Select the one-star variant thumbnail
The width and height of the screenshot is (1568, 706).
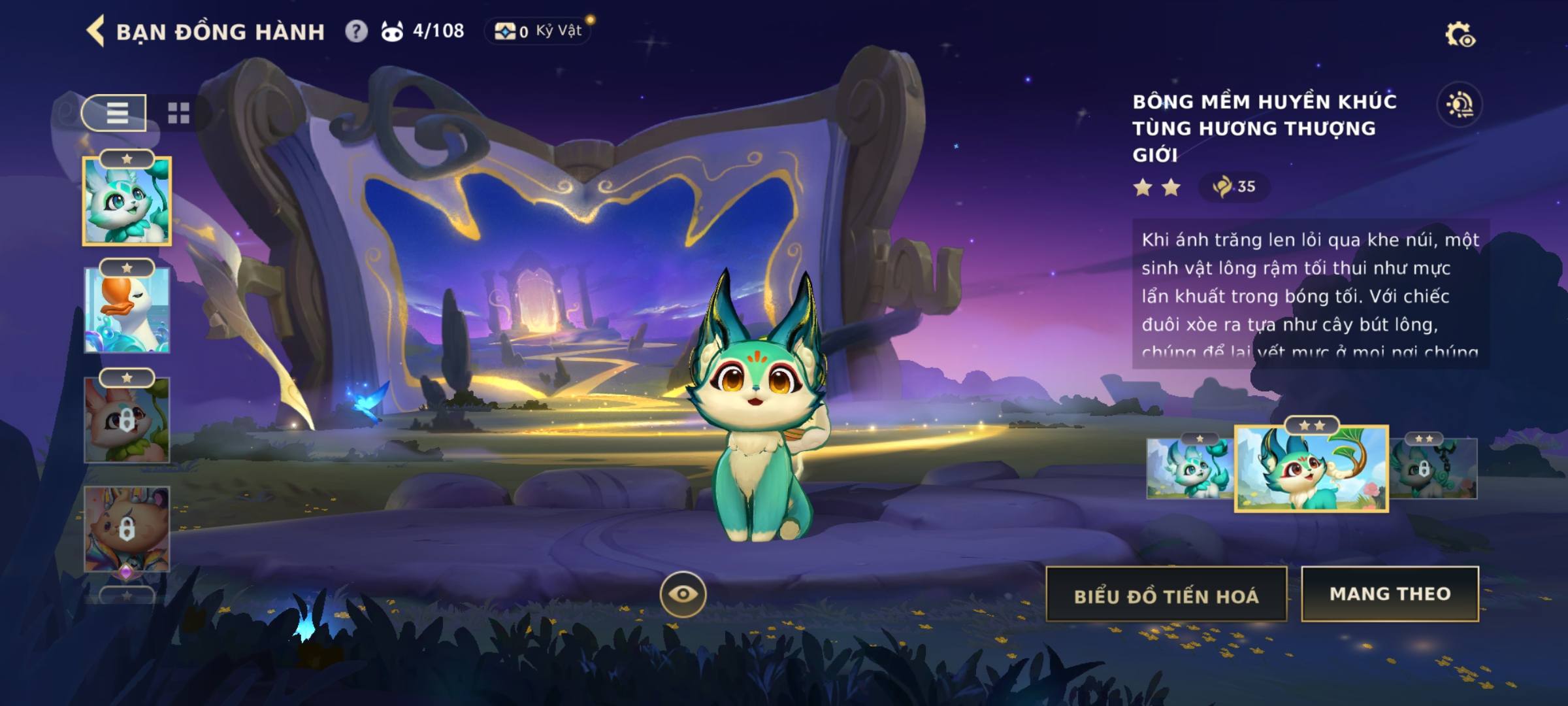(1189, 469)
